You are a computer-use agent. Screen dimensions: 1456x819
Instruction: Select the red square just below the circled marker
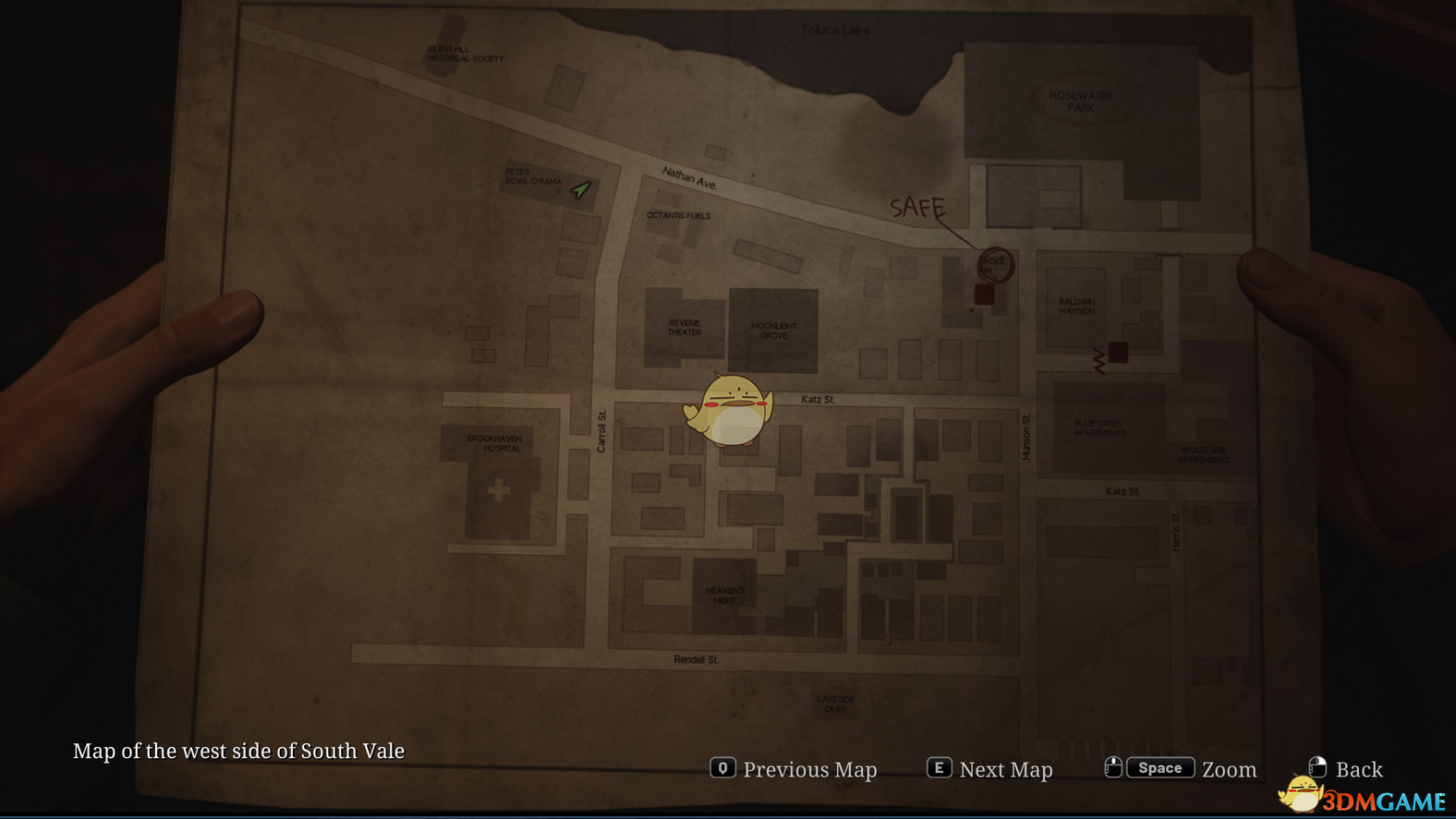[x=984, y=295]
